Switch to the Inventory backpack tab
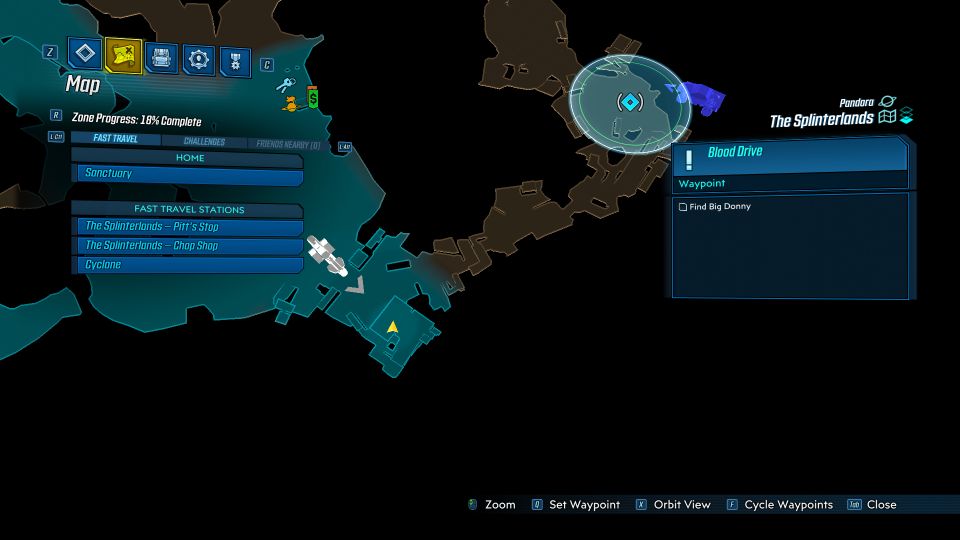The width and height of the screenshot is (960, 540). (161, 57)
